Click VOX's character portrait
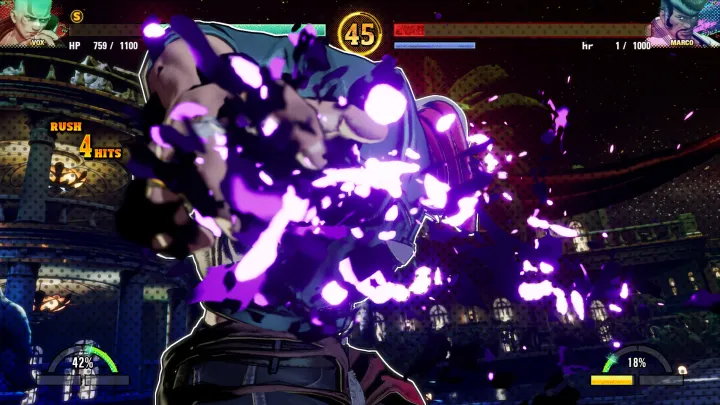The image size is (720, 405). click(28, 22)
